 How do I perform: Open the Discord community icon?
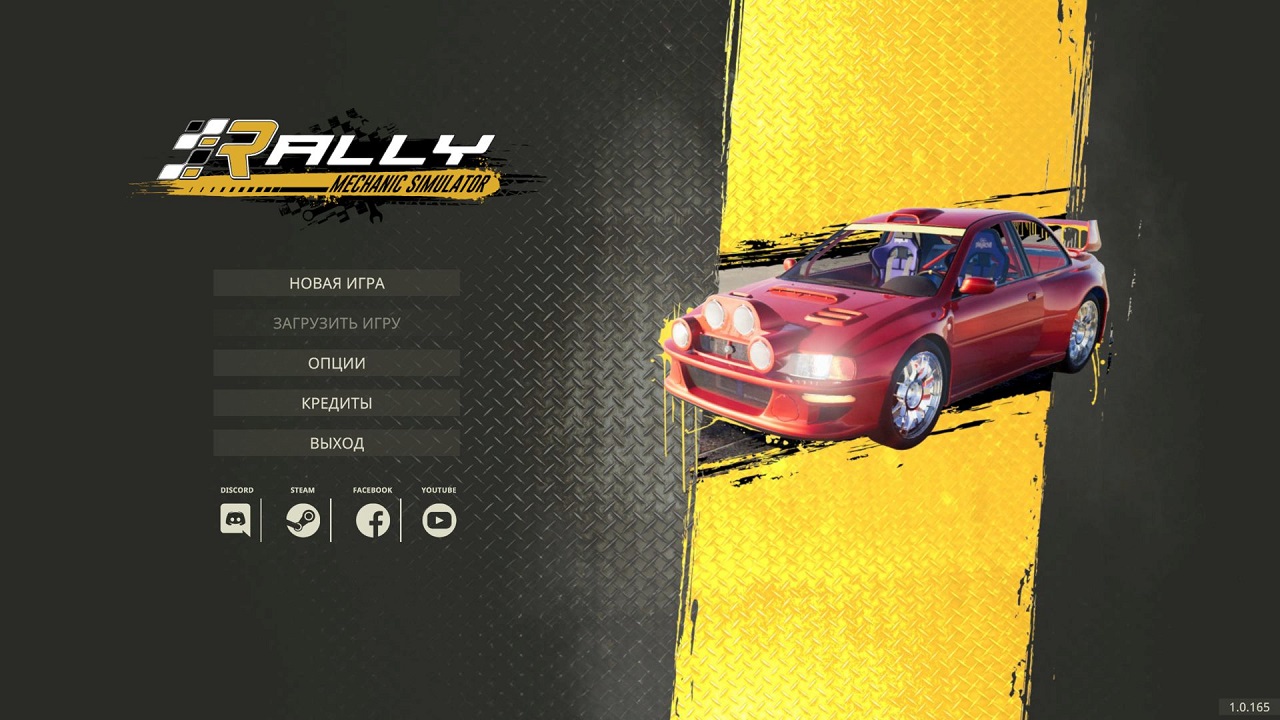click(x=235, y=520)
